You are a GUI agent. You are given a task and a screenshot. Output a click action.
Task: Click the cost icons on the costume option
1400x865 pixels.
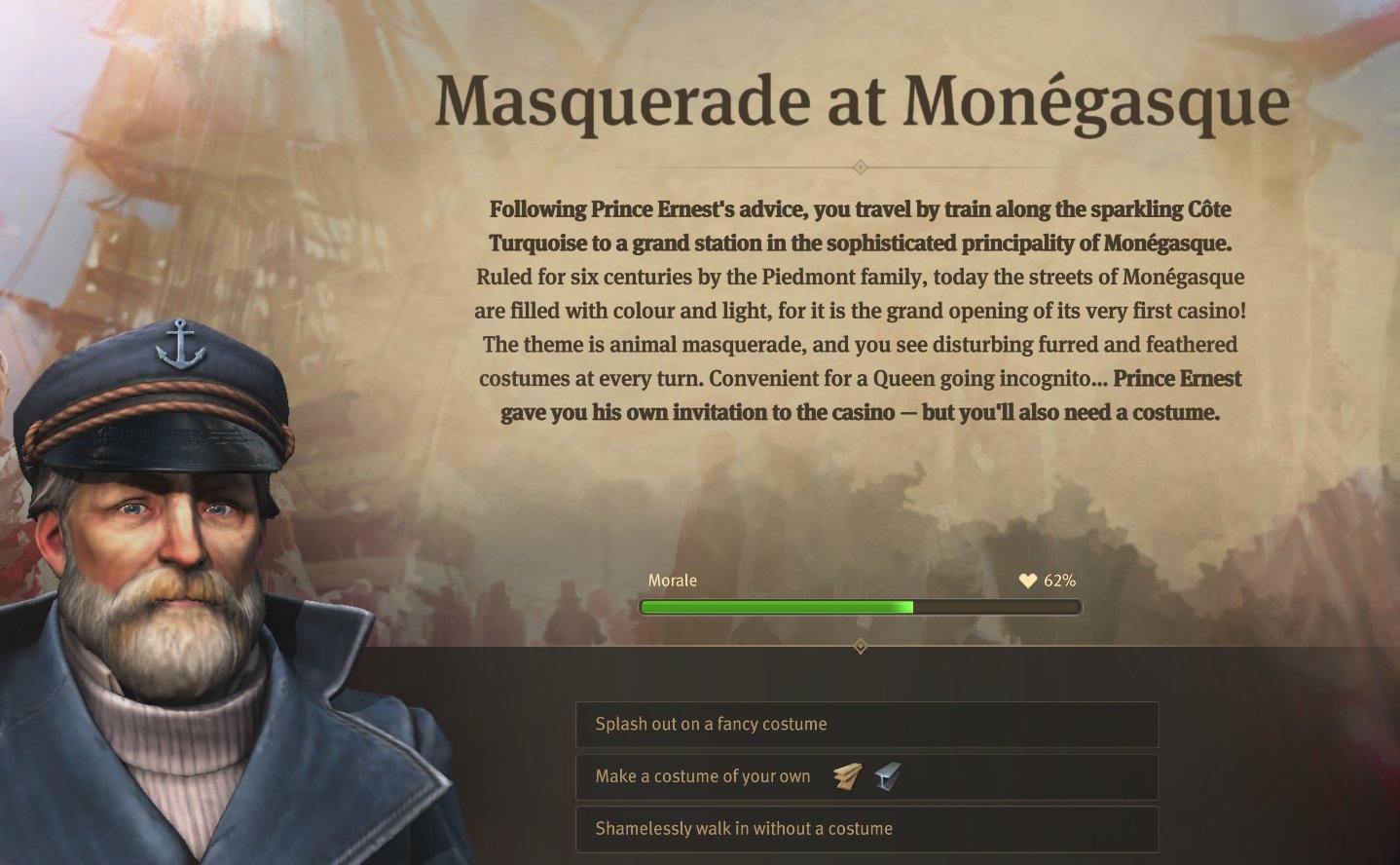(866, 775)
